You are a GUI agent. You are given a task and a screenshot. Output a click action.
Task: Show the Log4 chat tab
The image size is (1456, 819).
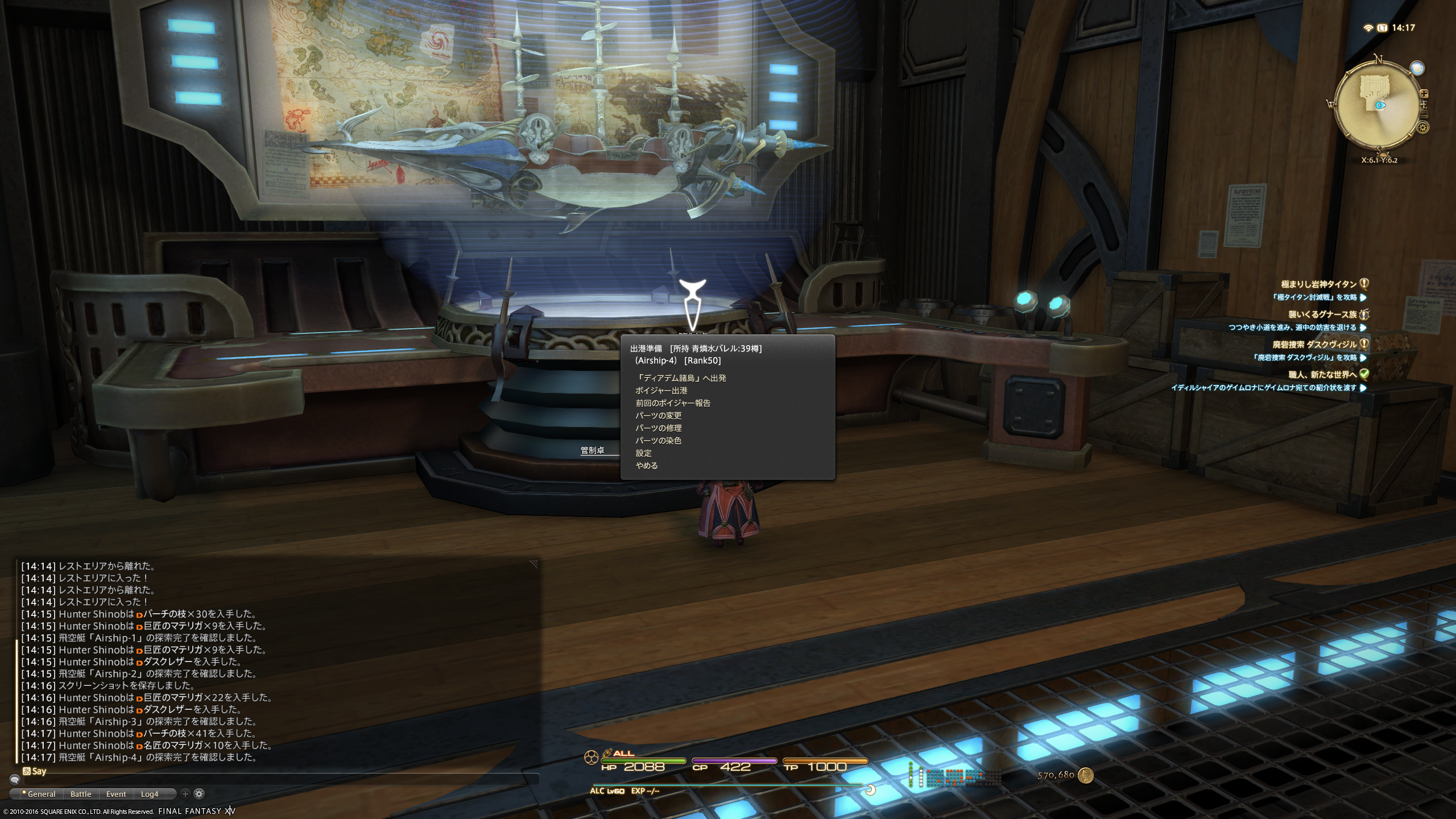tap(150, 794)
